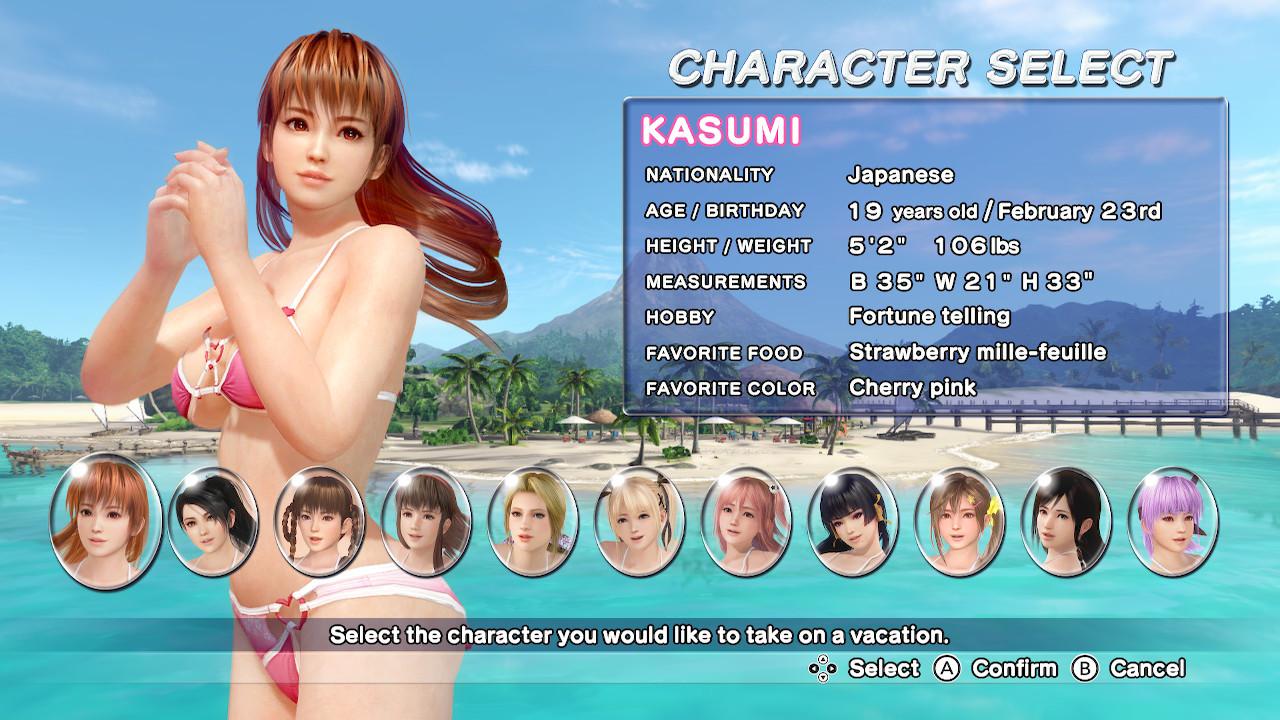Select the orange-haired Kasumi portrait
Image resolution: width=1280 pixels, height=720 pixels.
105,519
